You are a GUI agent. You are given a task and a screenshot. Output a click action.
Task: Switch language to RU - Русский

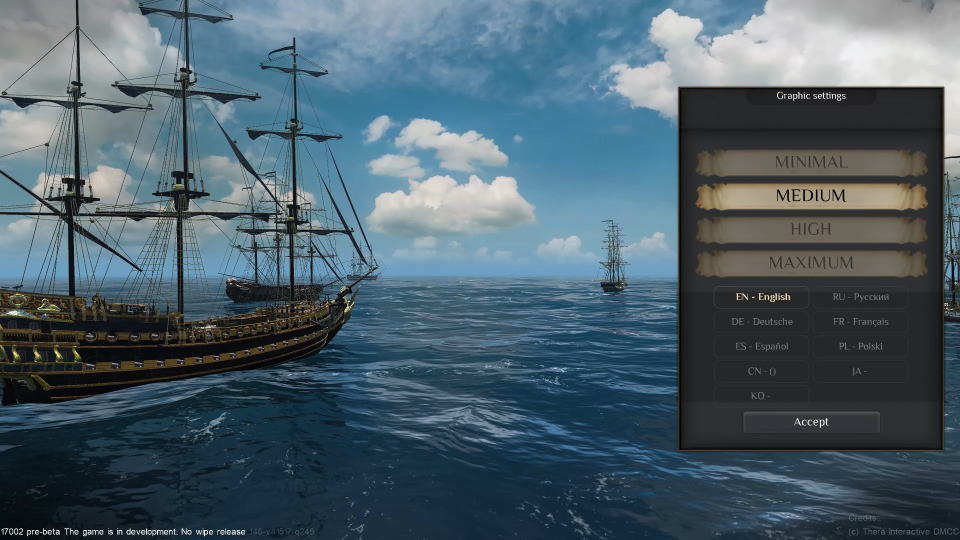click(x=860, y=297)
